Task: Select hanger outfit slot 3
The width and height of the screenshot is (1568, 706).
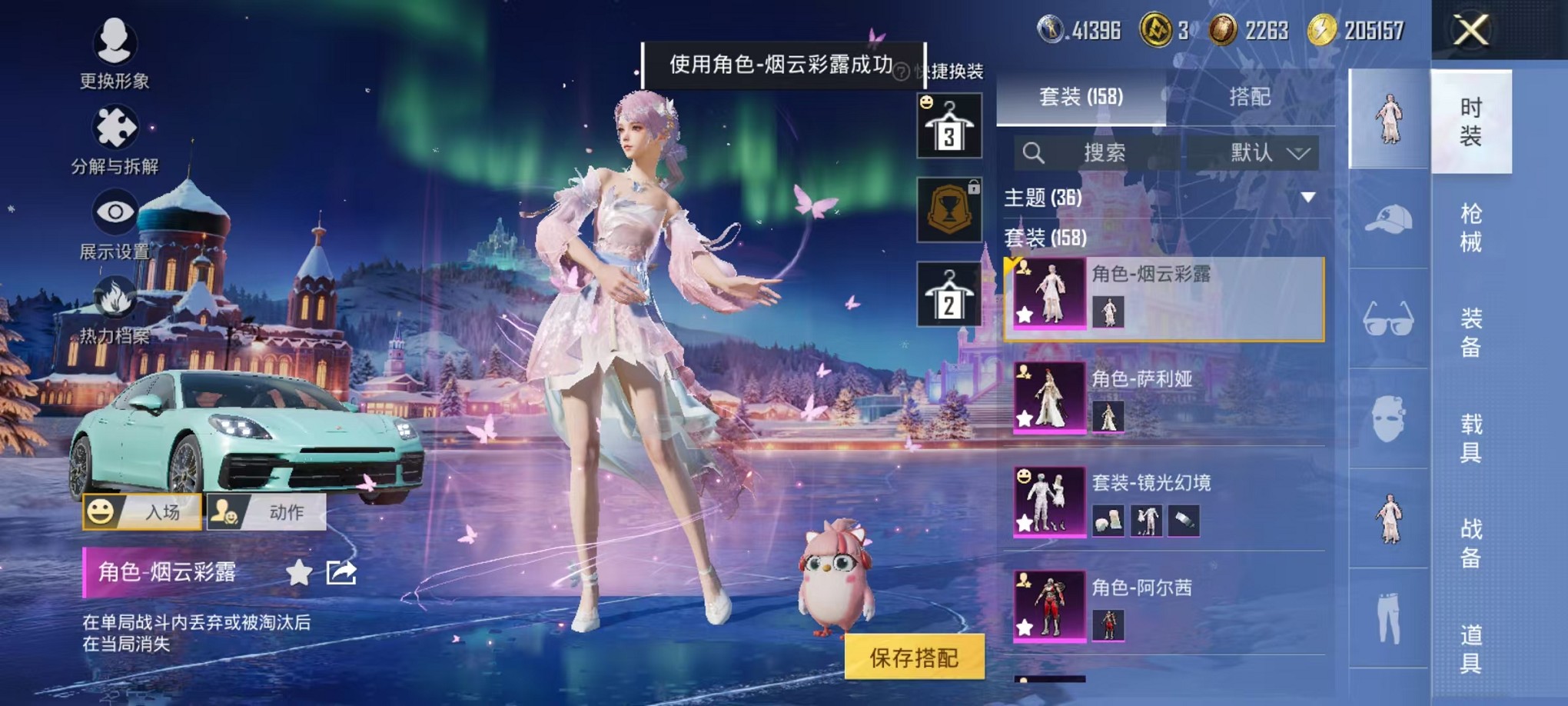Action: (x=947, y=125)
